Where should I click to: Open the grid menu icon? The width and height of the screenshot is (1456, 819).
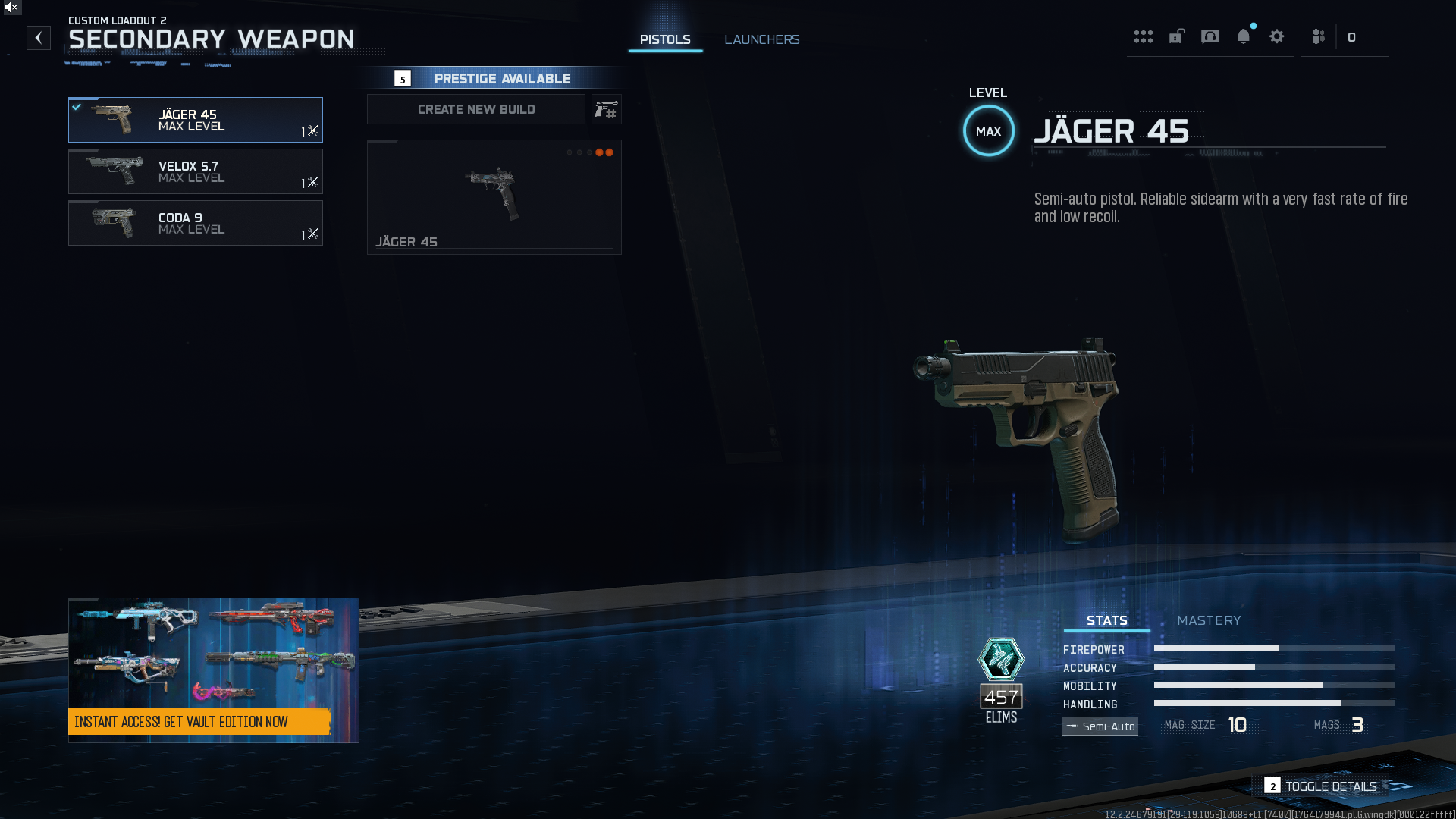click(x=1143, y=37)
